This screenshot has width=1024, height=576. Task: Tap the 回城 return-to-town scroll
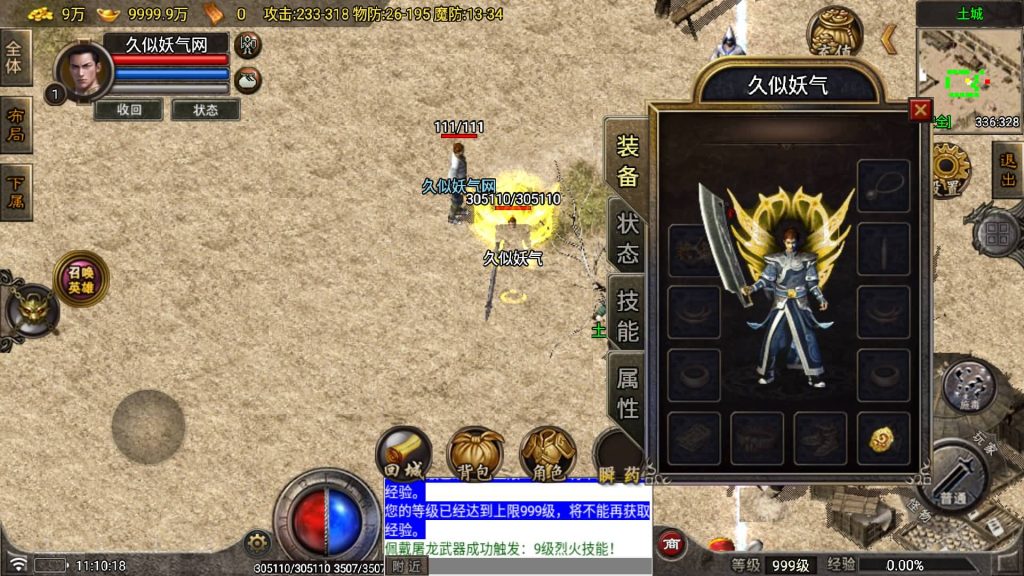(x=403, y=453)
